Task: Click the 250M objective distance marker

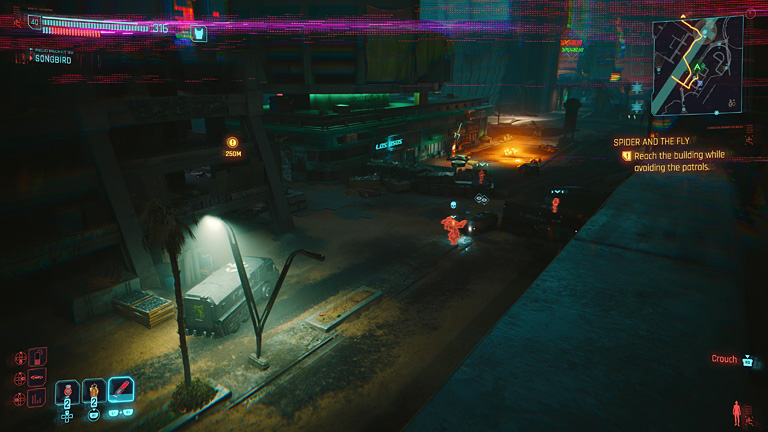Action: coord(233,148)
